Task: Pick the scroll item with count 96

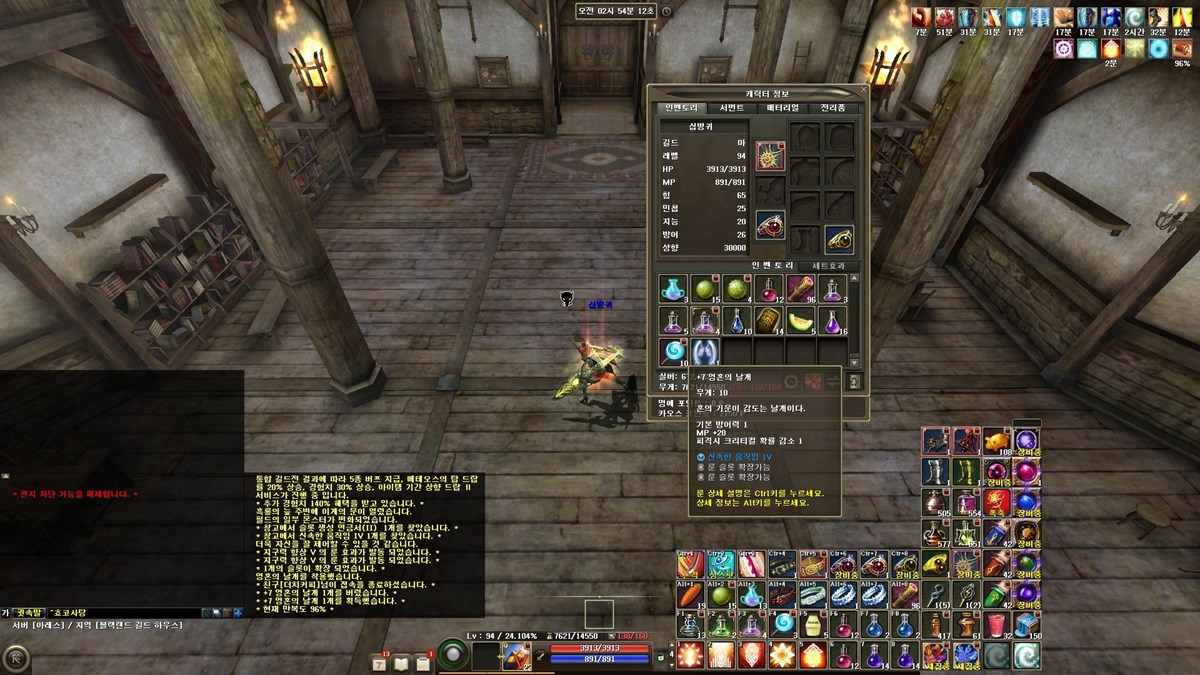Action: click(x=801, y=289)
